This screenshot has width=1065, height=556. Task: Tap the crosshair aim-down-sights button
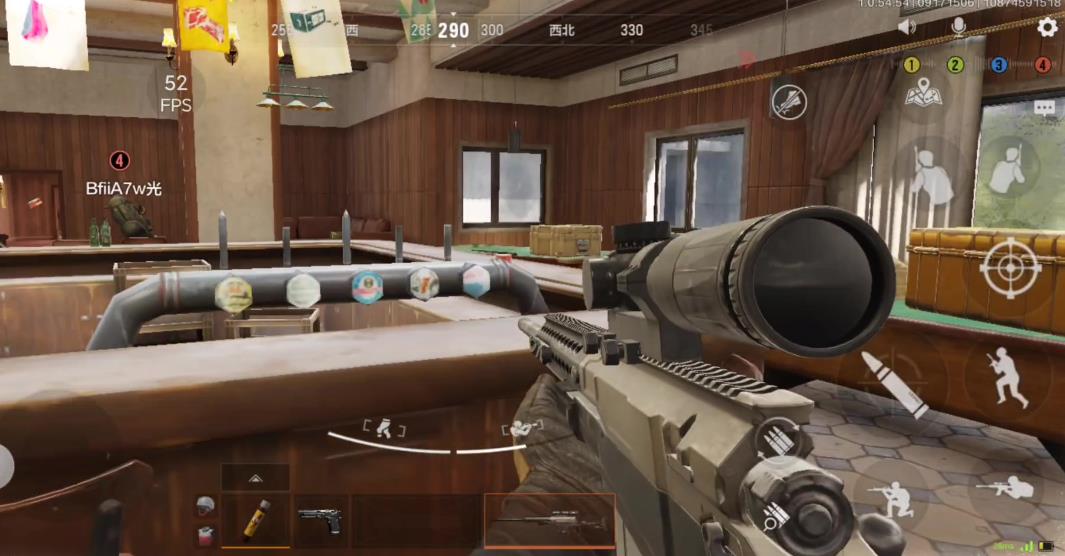point(1010,270)
